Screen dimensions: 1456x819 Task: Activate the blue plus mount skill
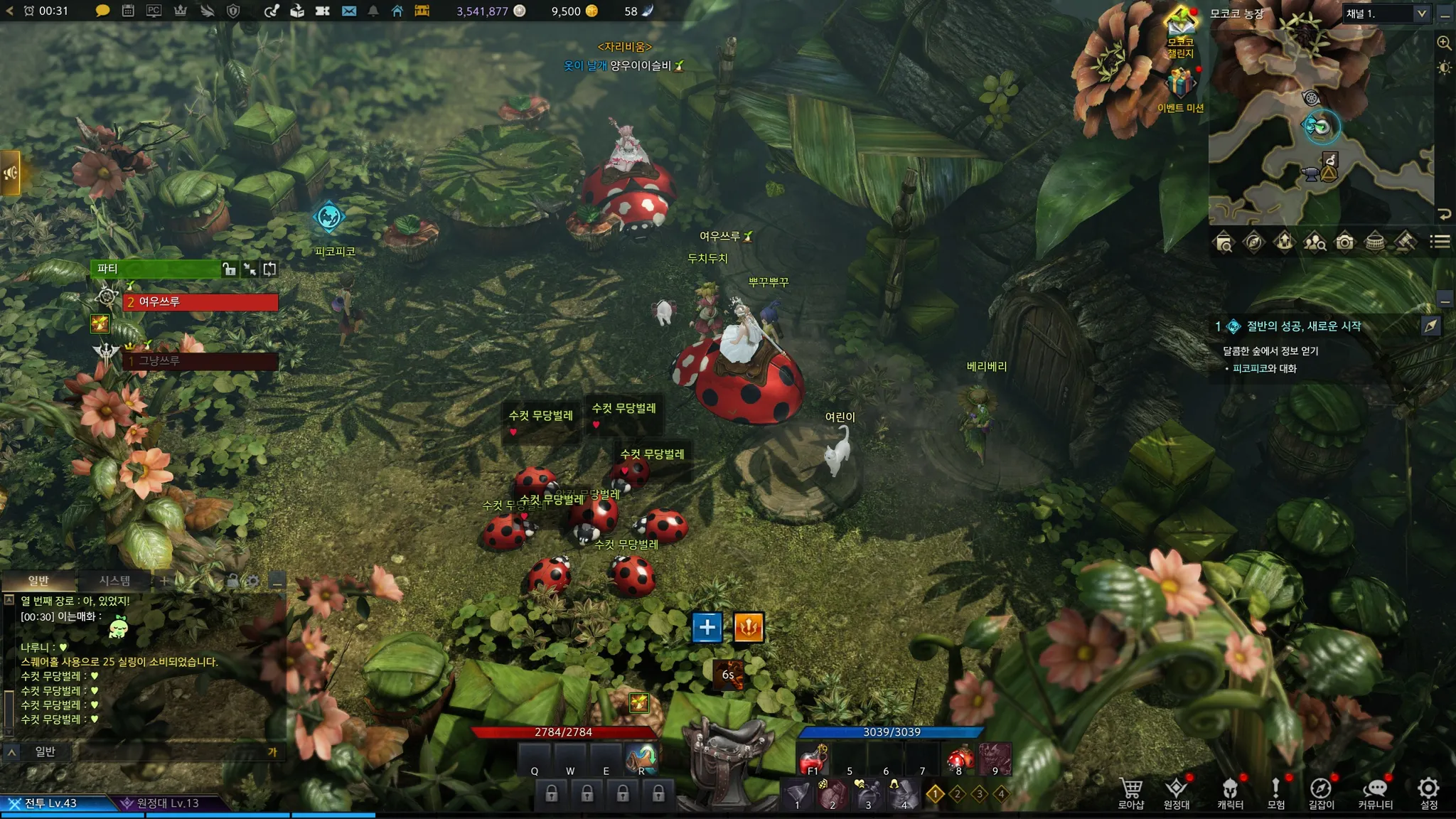click(707, 627)
